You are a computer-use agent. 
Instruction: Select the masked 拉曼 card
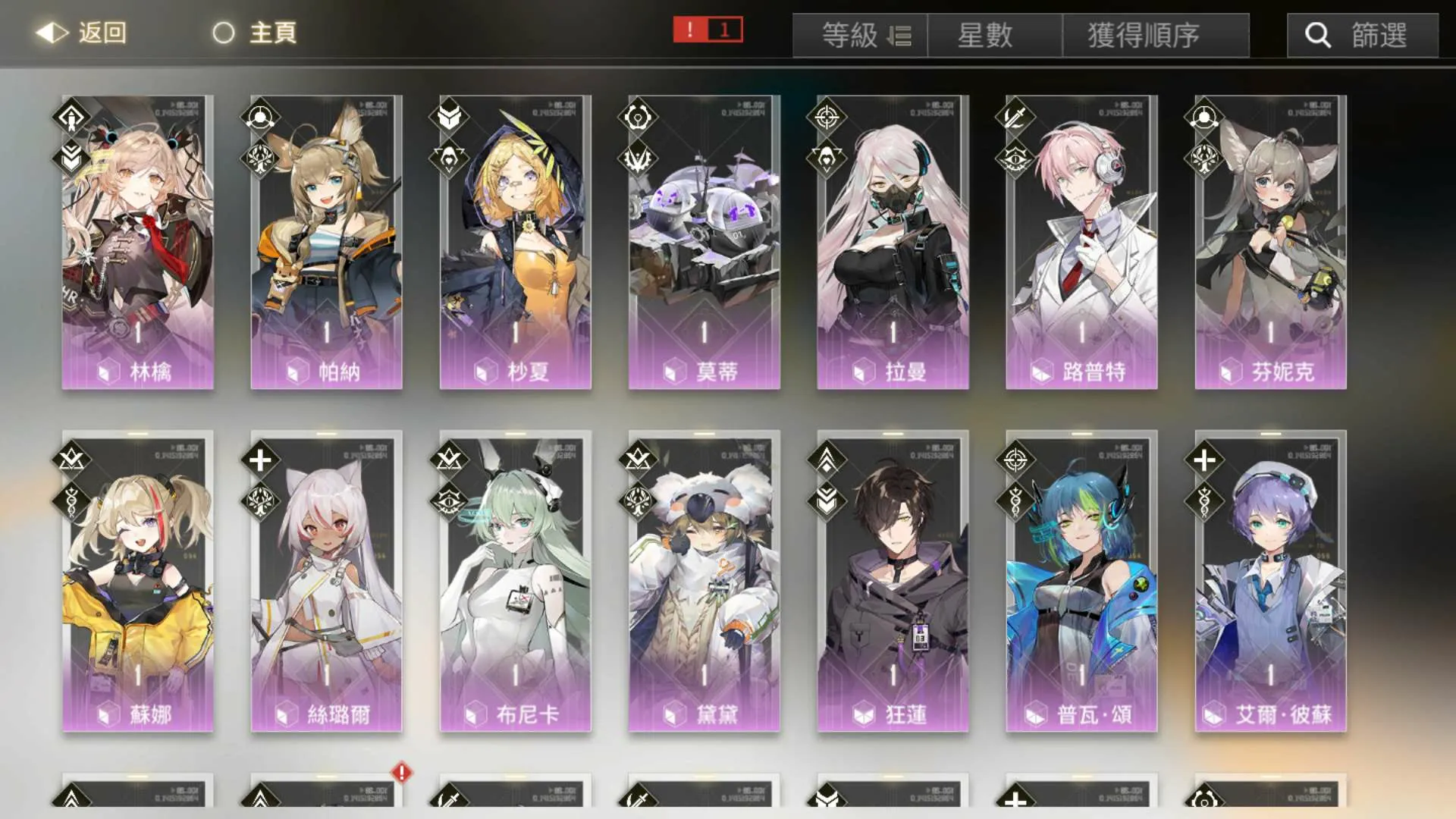tap(893, 243)
